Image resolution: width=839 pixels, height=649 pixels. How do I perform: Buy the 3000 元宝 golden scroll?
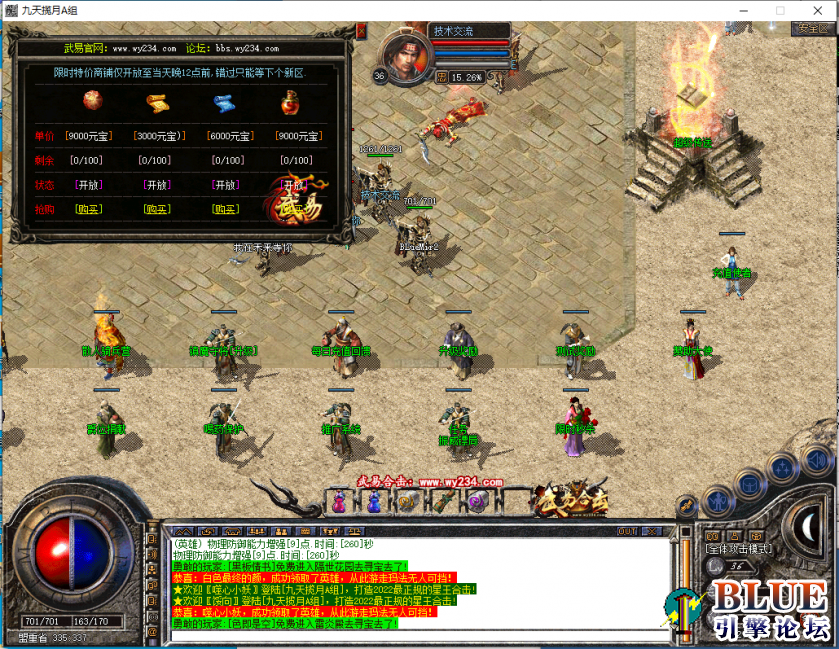(156, 209)
